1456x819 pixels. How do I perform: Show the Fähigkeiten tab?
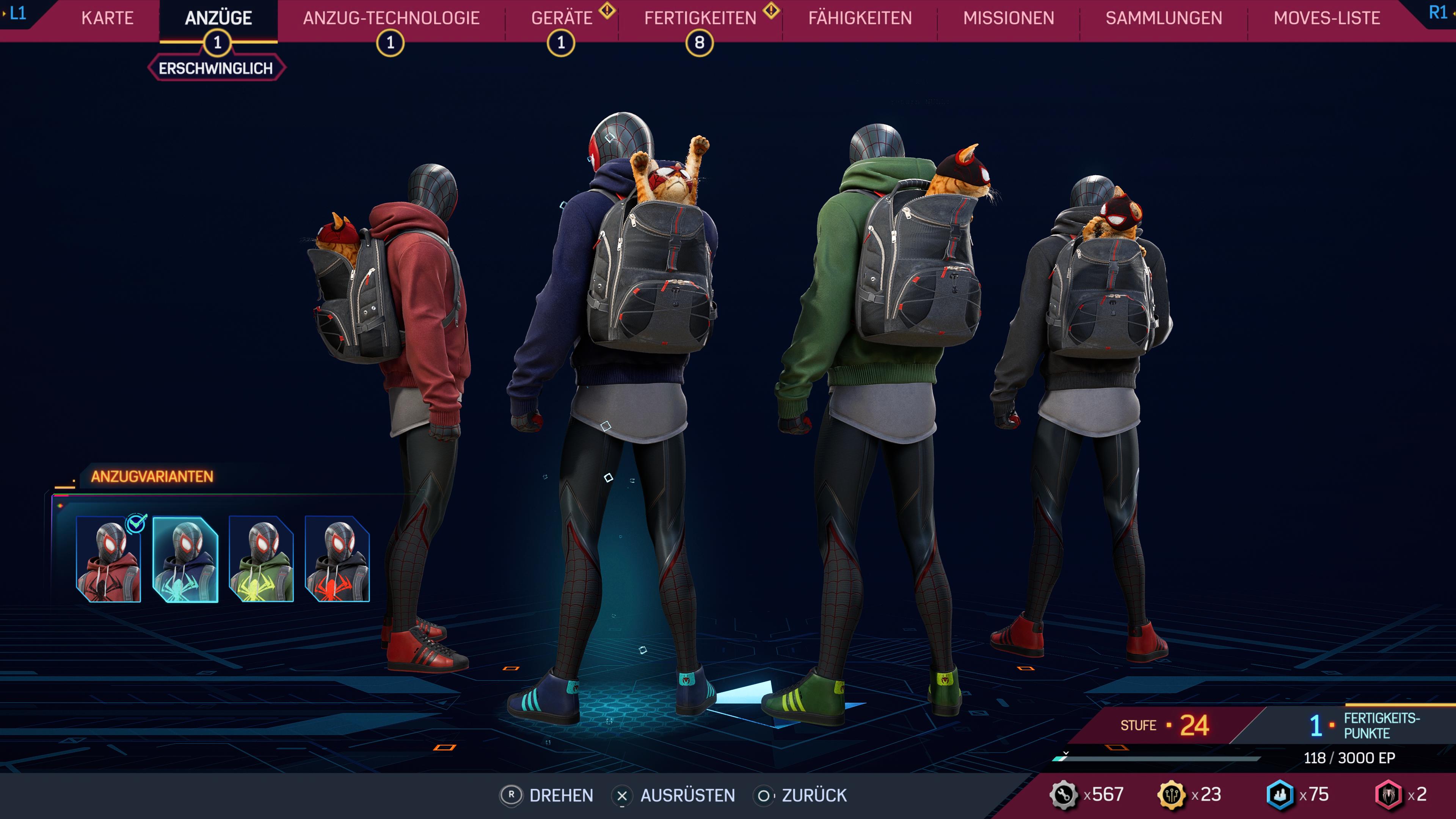(860, 18)
